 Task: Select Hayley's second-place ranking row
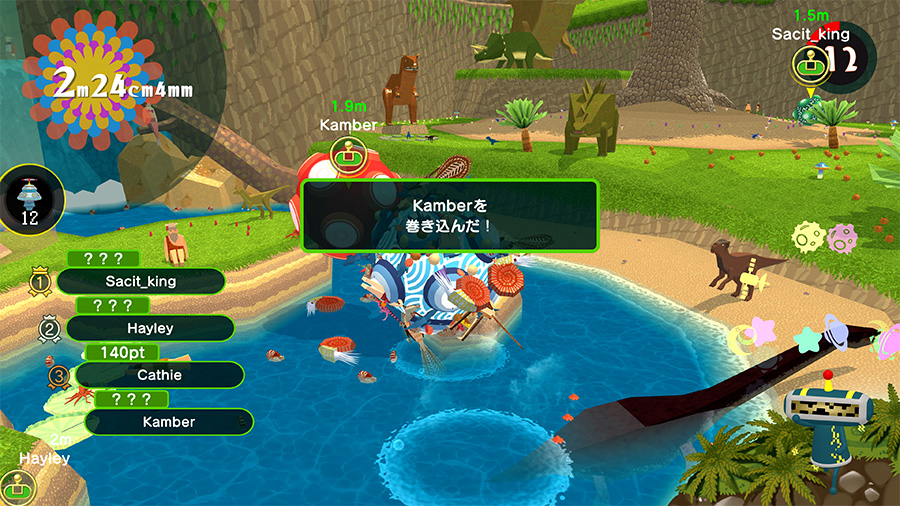pyautogui.click(x=150, y=328)
